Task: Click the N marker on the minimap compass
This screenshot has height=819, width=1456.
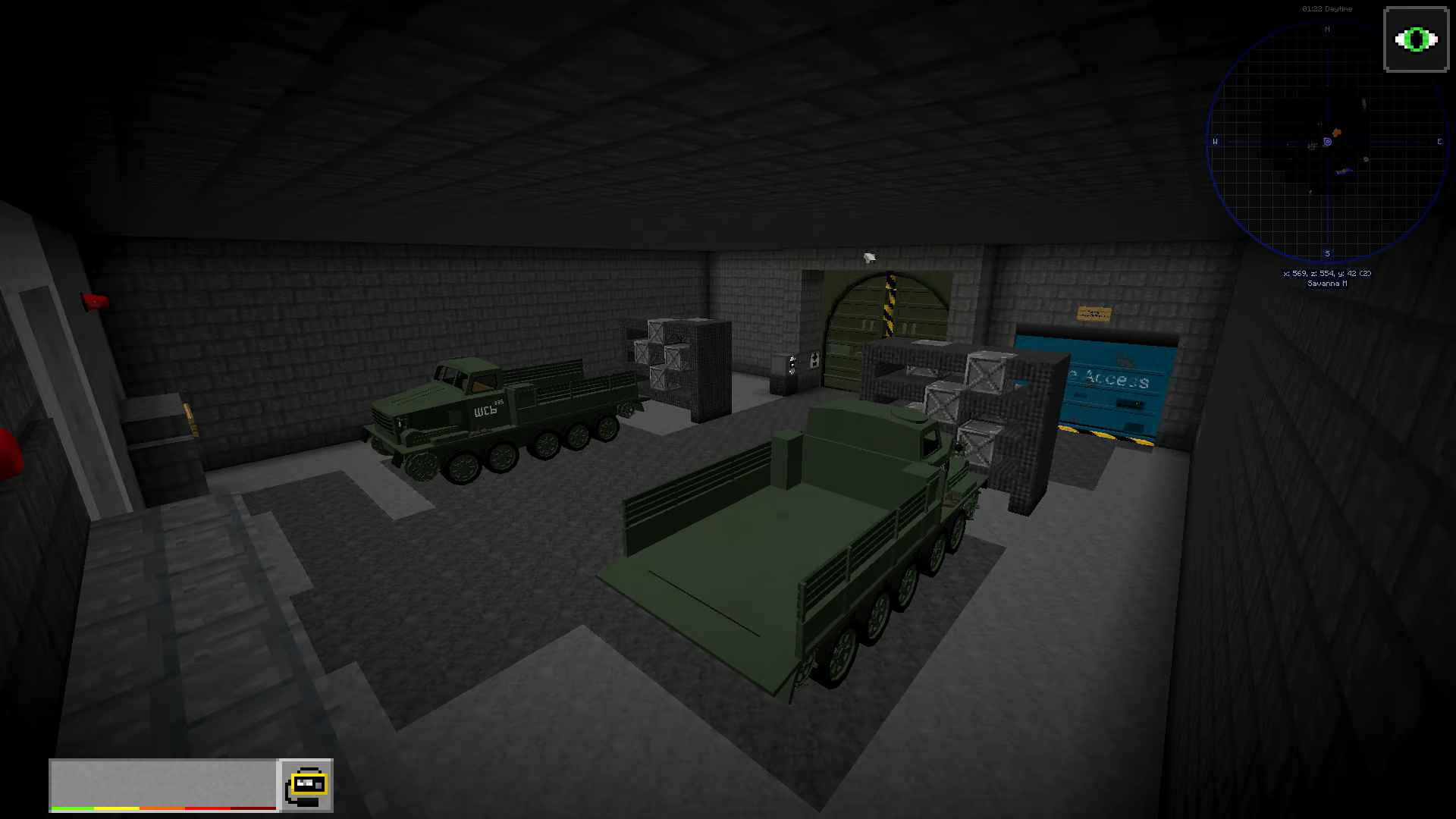Action: (1327, 30)
